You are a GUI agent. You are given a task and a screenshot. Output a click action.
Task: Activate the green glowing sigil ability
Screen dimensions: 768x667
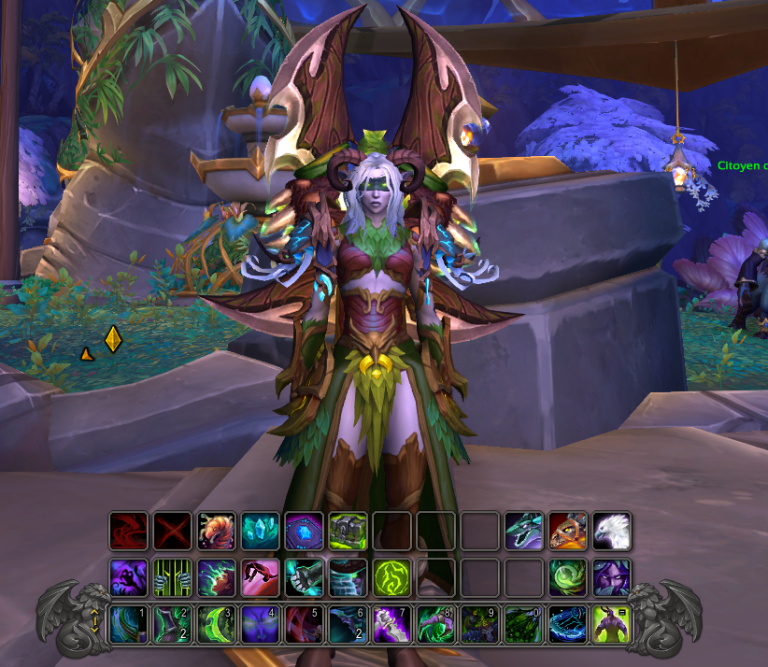(x=392, y=577)
